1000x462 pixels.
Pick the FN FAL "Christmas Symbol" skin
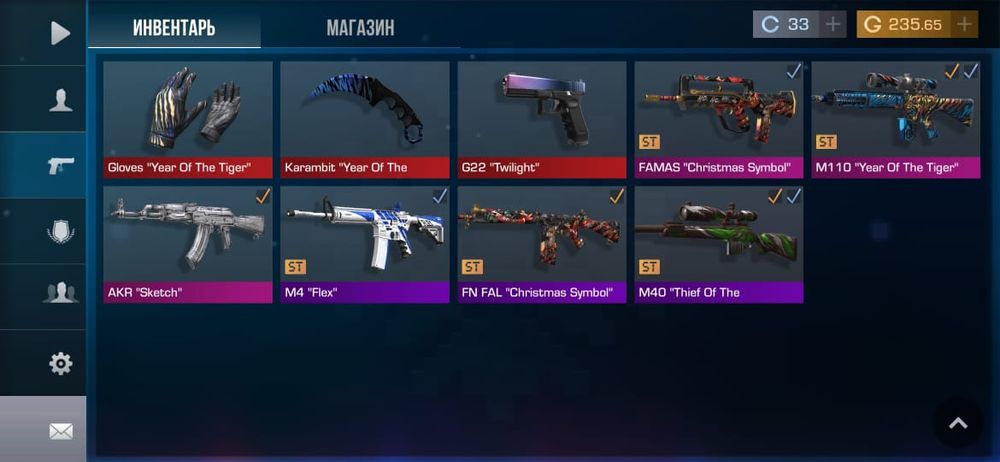(x=542, y=244)
